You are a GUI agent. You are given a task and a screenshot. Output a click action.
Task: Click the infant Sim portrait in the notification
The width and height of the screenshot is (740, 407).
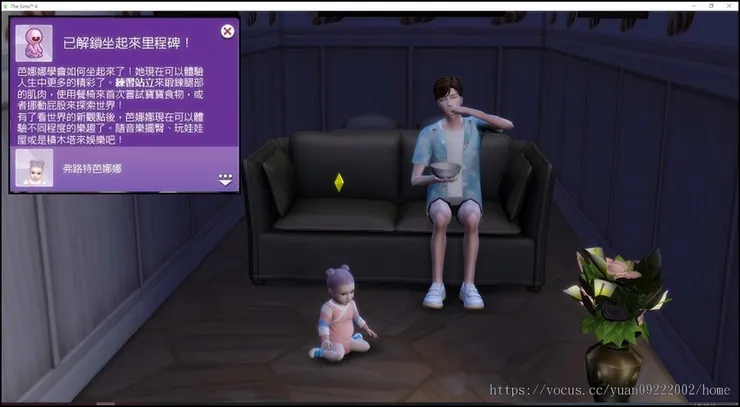click(x=34, y=169)
